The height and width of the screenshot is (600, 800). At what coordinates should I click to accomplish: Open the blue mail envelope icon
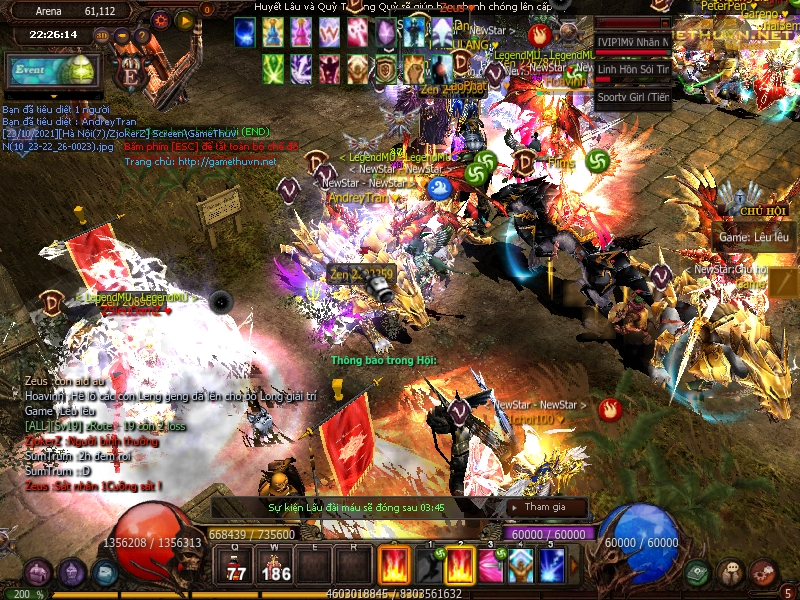pos(104,573)
